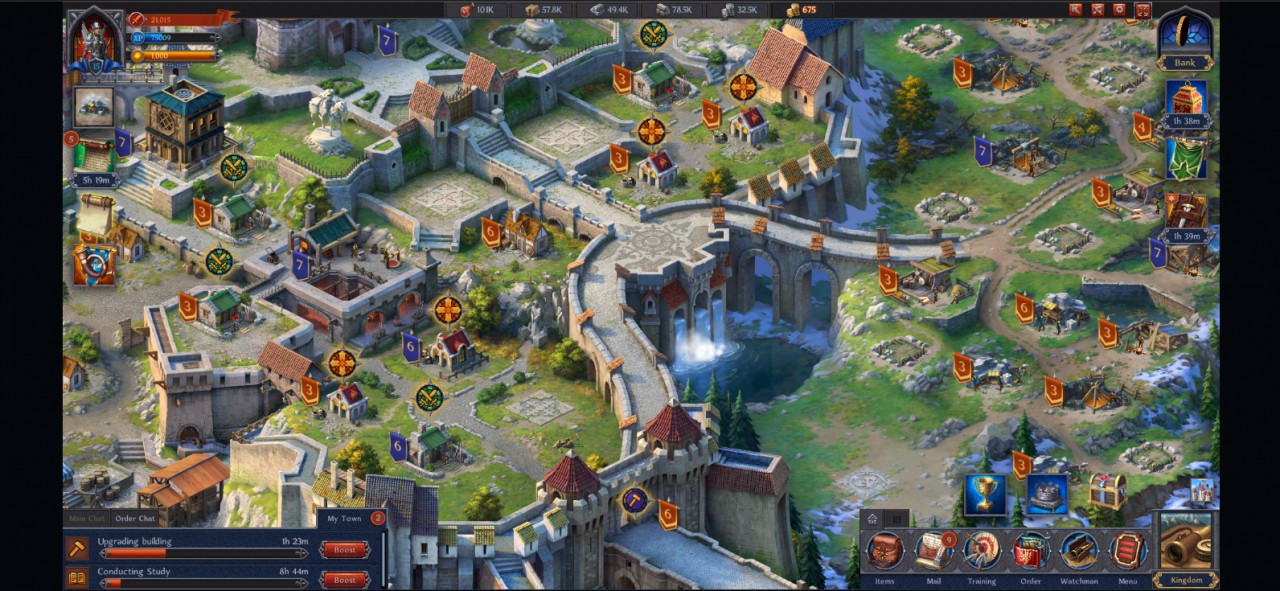Open the Bank

[x=1185, y=40]
